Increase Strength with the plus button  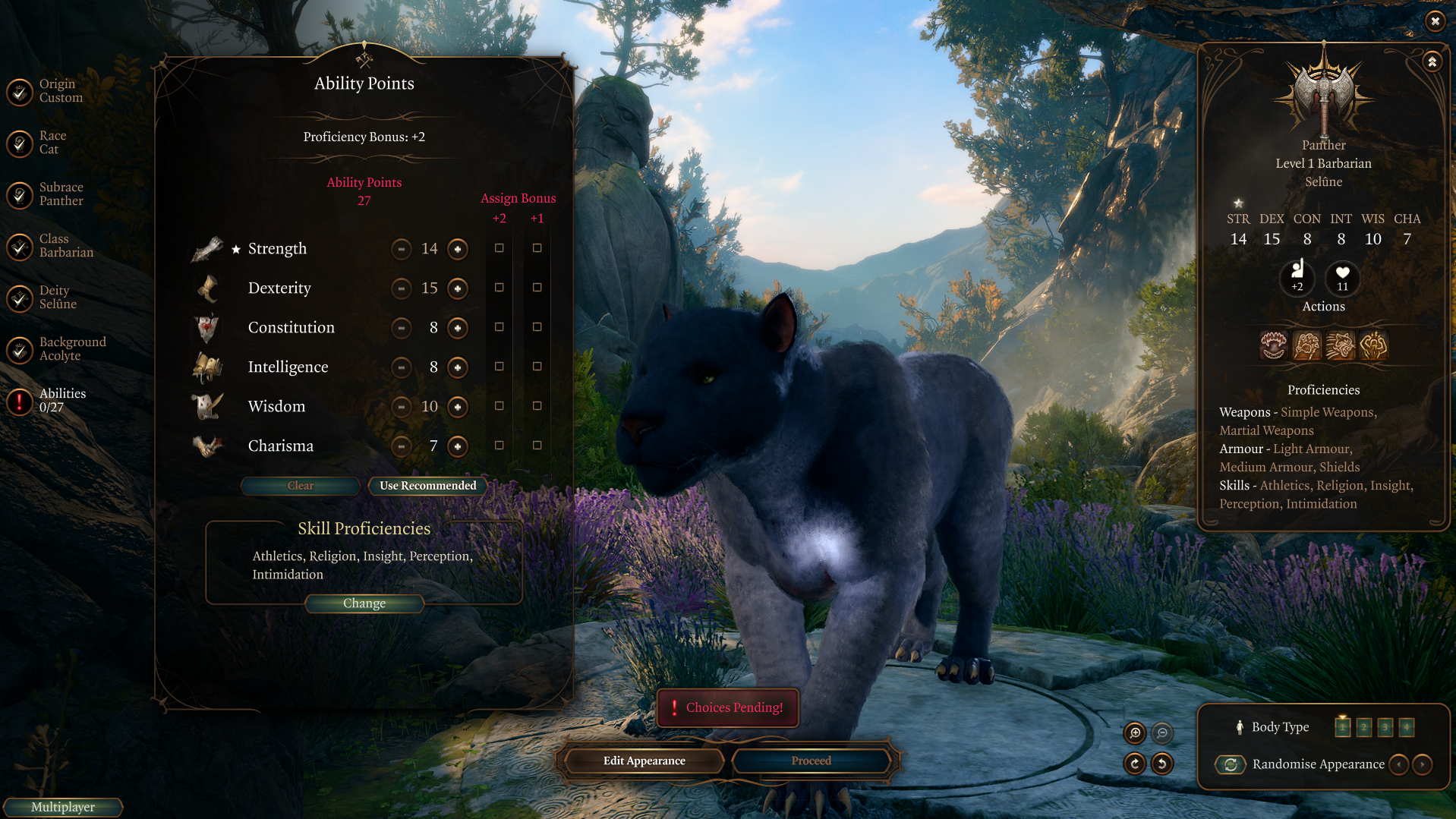click(x=458, y=249)
